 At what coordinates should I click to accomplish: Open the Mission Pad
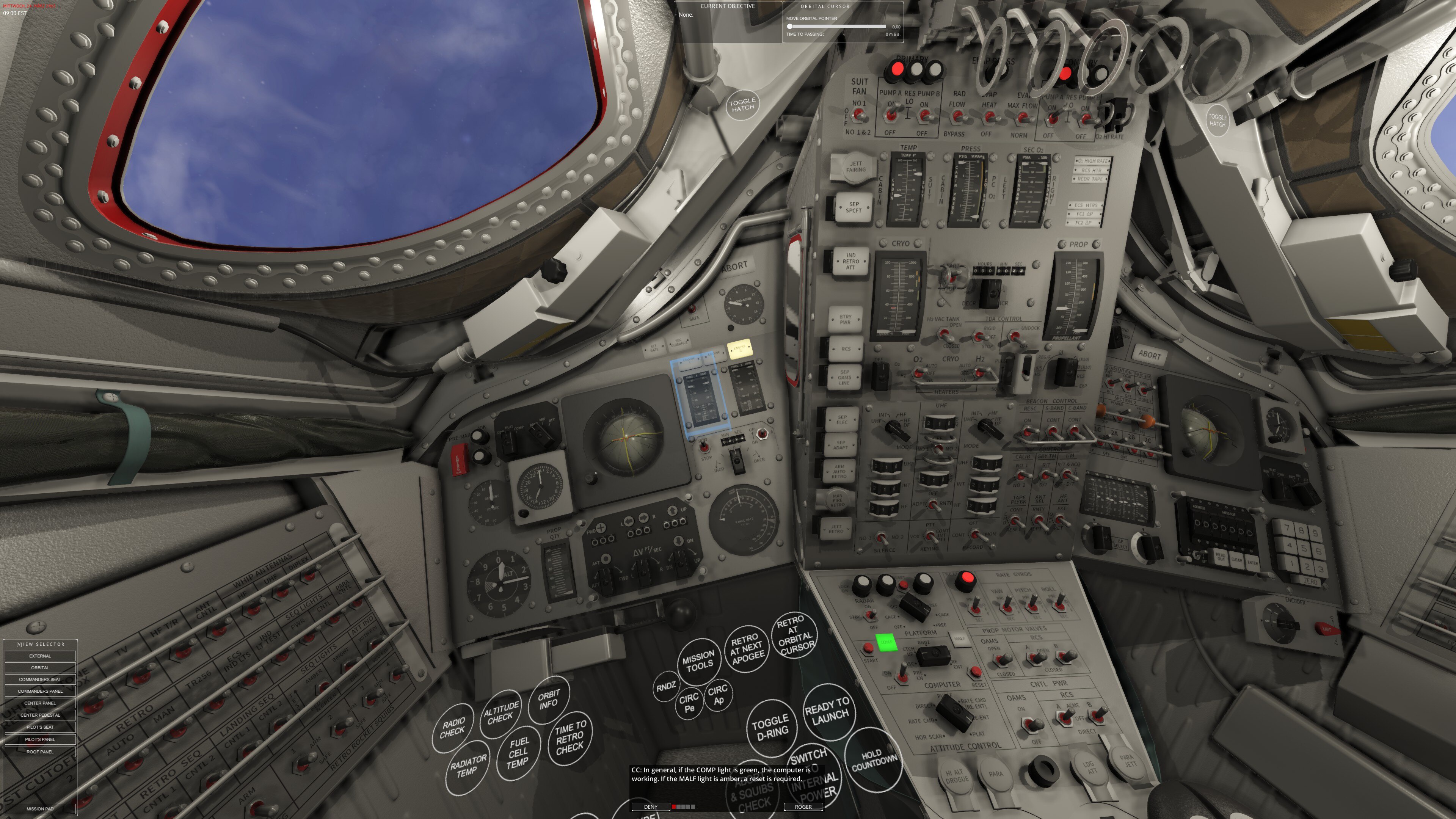[40, 809]
